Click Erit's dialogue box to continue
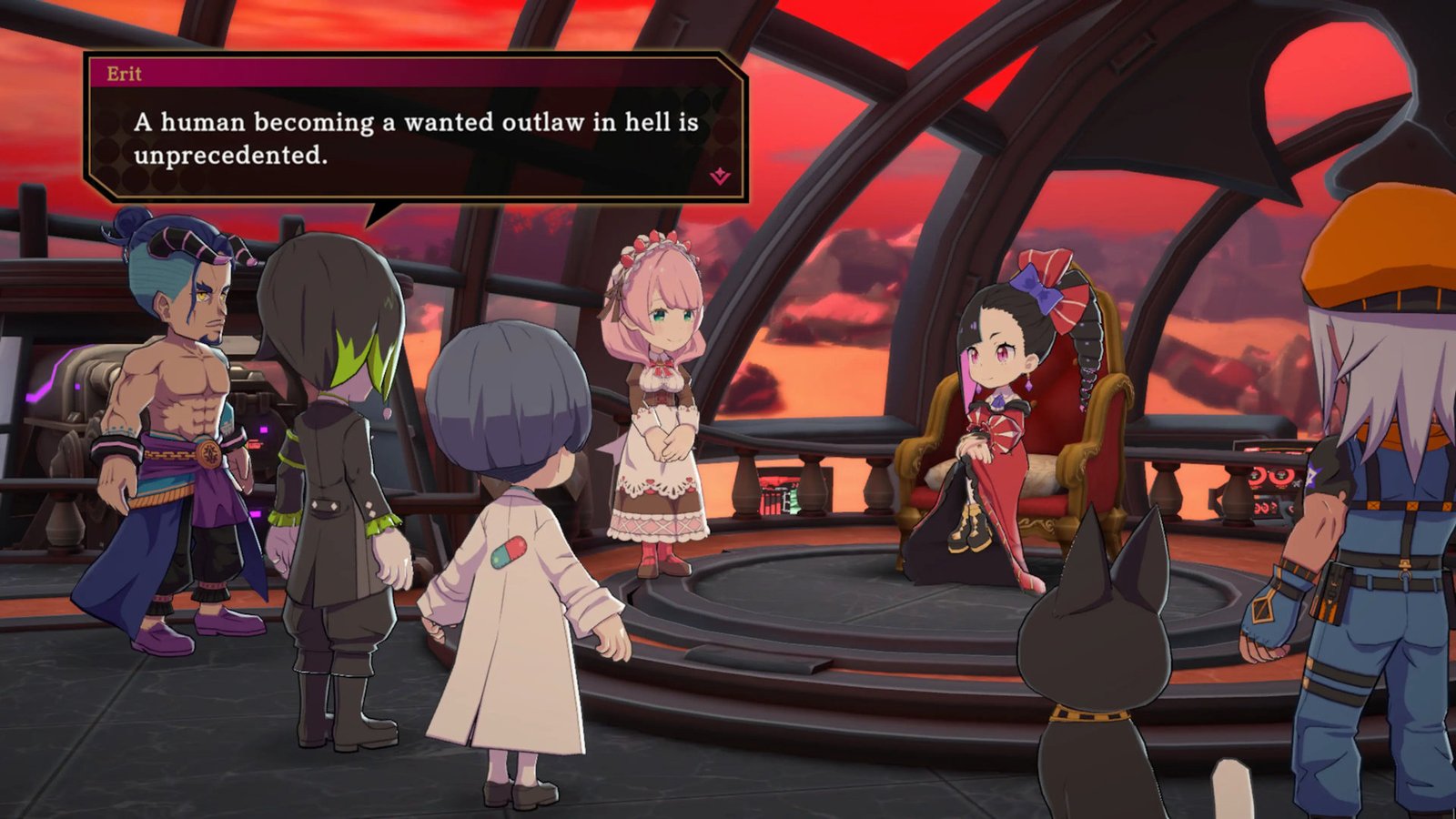This screenshot has width=1456, height=819. 415,138
